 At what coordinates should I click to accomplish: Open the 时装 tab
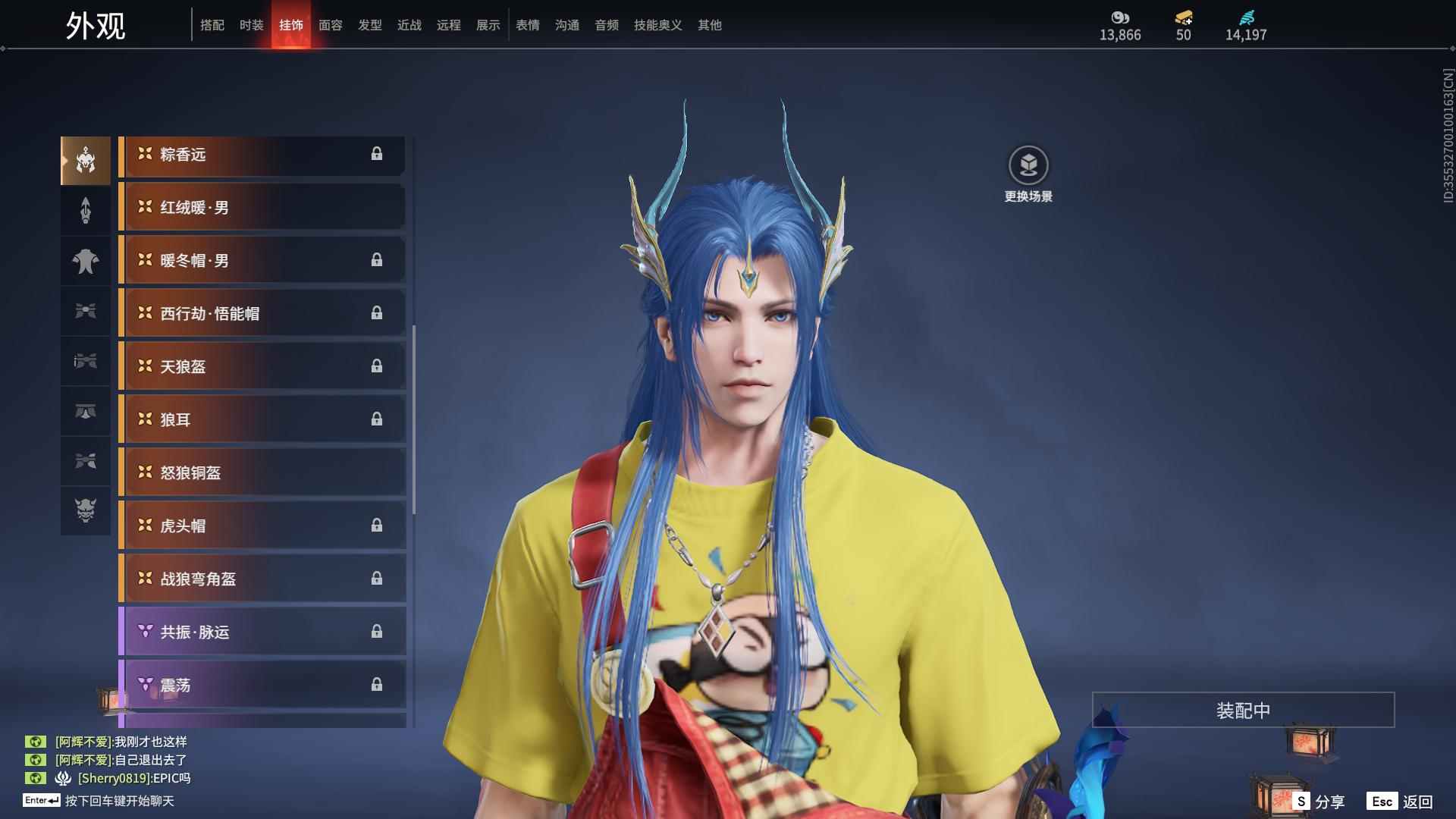(x=252, y=25)
